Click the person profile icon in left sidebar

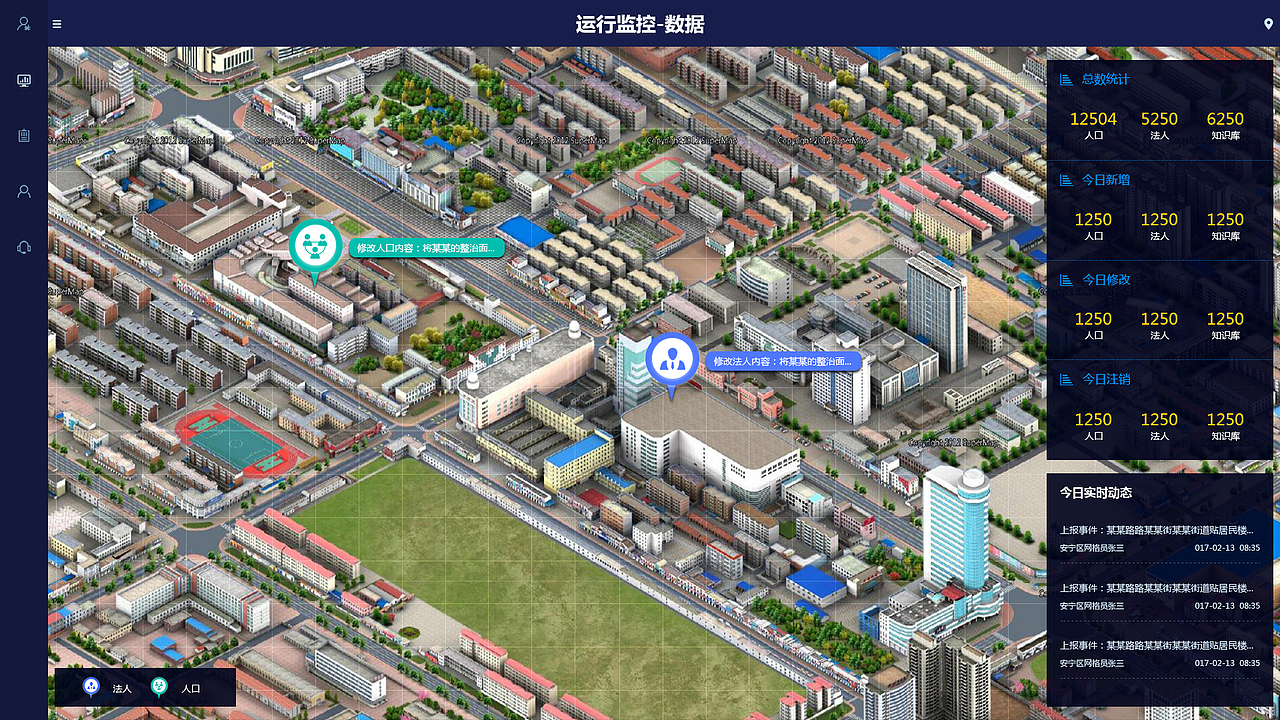[x=24, y=191]
